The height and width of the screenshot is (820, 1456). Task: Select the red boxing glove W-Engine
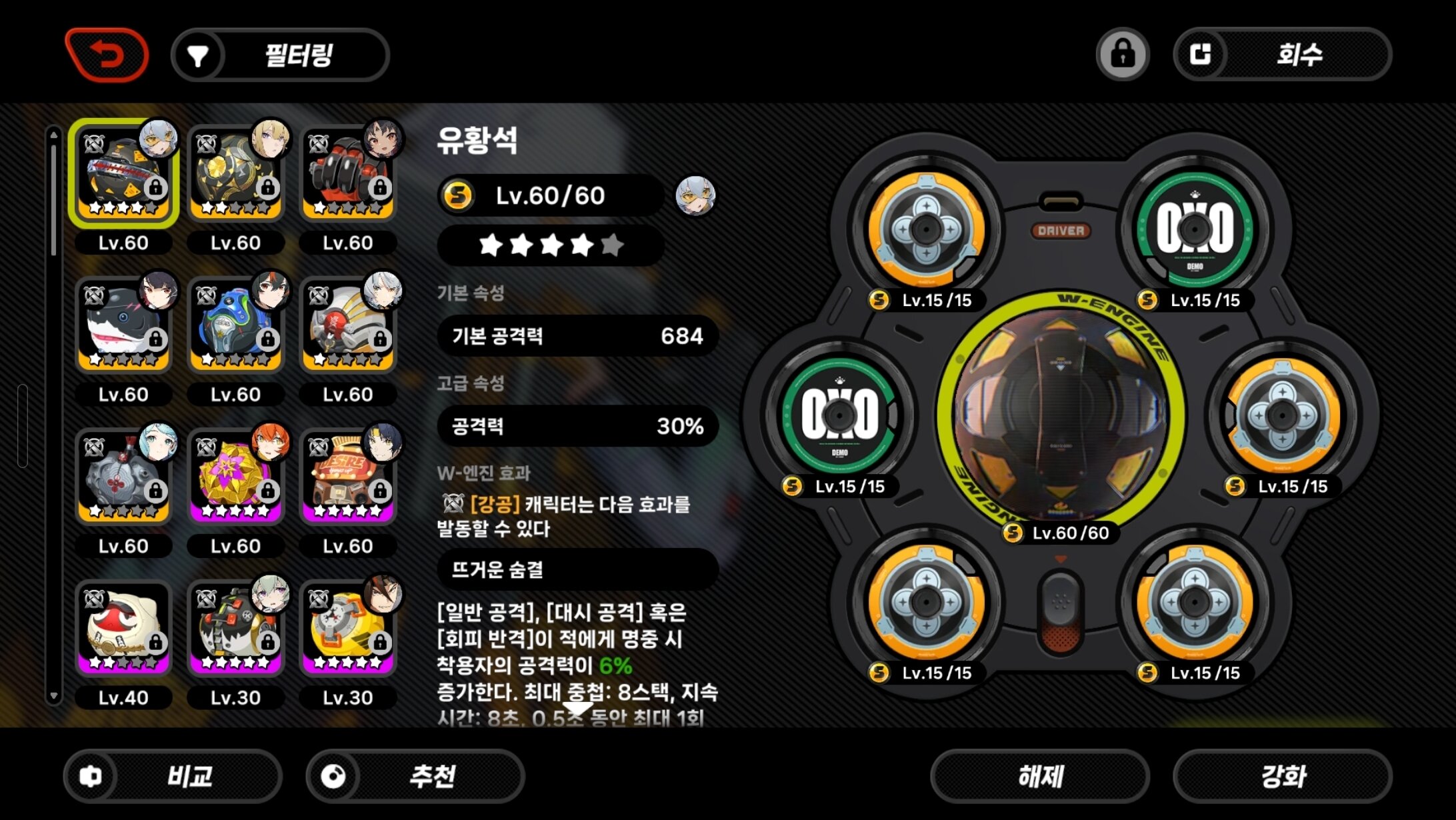347,173
